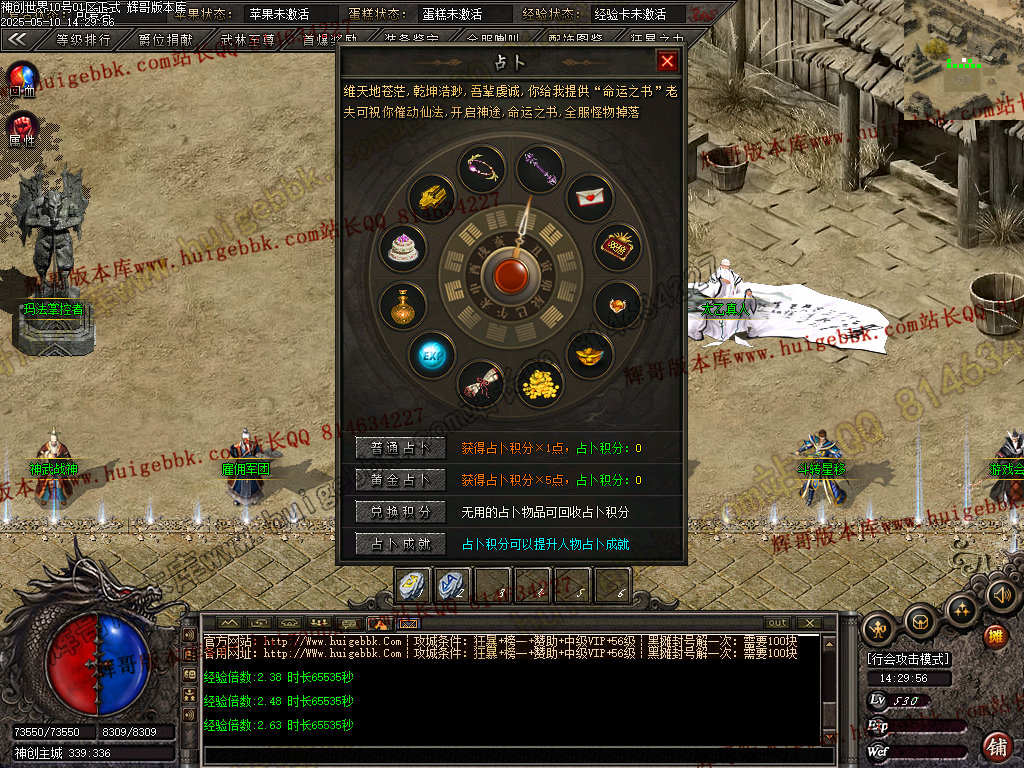Screen dimensions: 1024x768
Task: Select the pile of gold coins prize
Action: (x=541, y=383)
